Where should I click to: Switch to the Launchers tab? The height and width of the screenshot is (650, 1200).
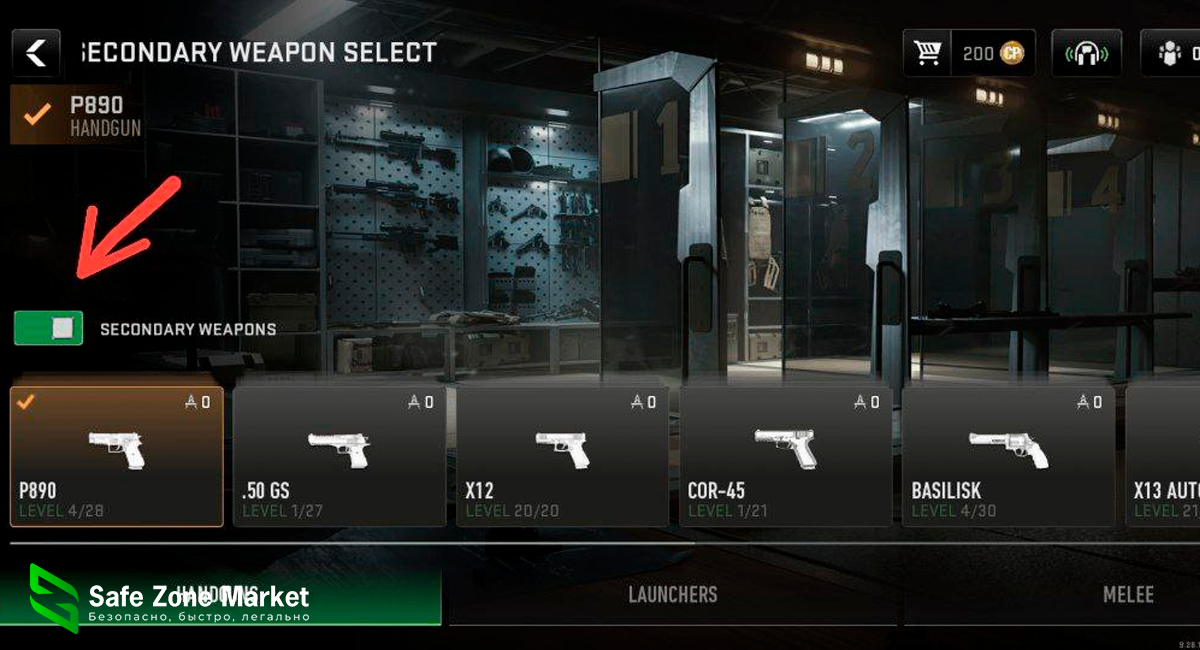point(672,595)
